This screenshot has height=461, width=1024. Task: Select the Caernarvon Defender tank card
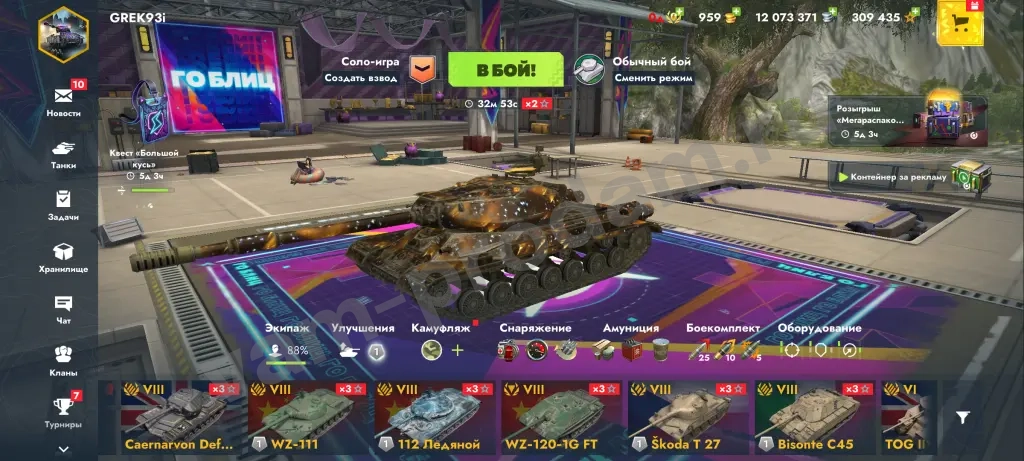click(x=181, y=417)
